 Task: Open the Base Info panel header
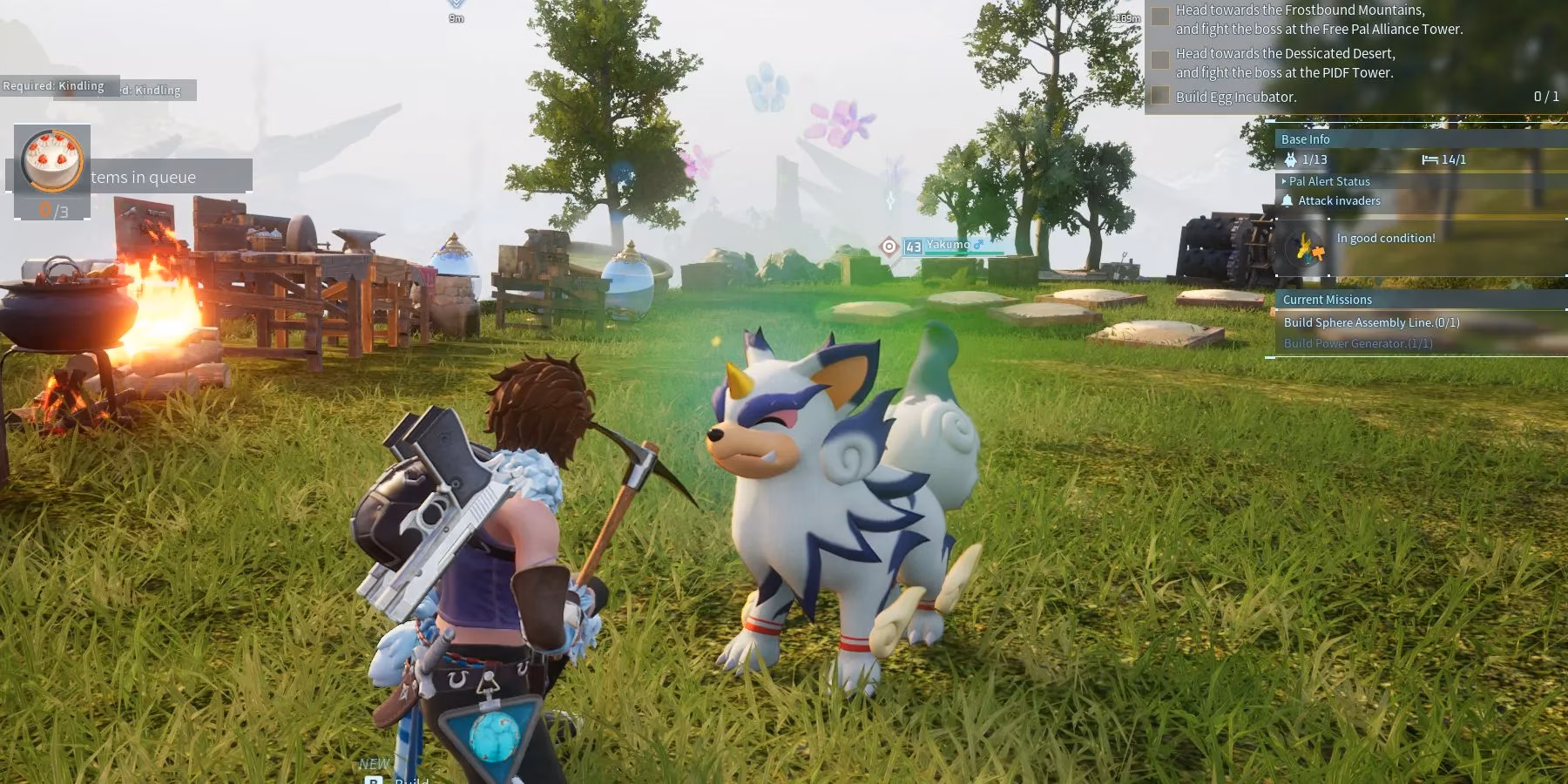point(1305,139)
